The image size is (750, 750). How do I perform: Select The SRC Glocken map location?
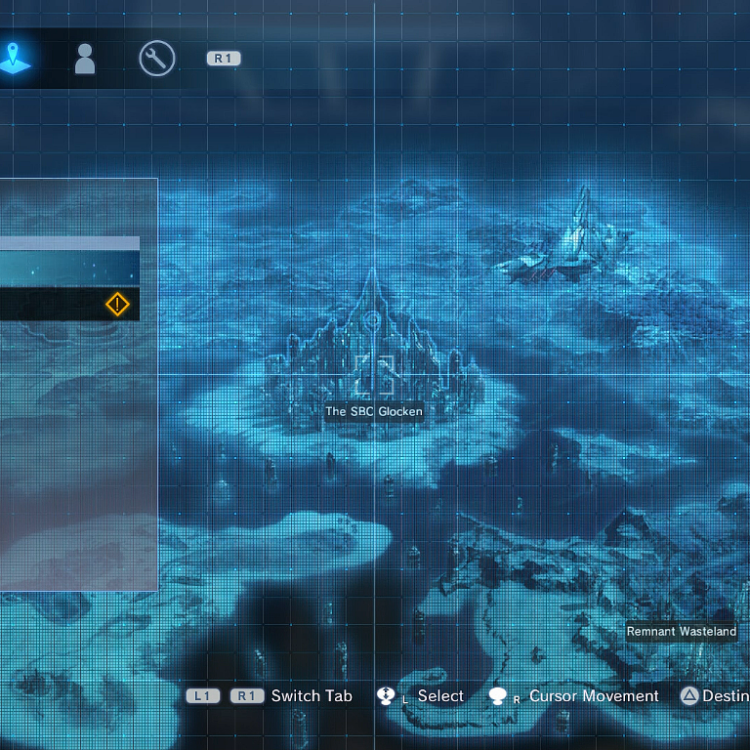click(x=374, y=411)
